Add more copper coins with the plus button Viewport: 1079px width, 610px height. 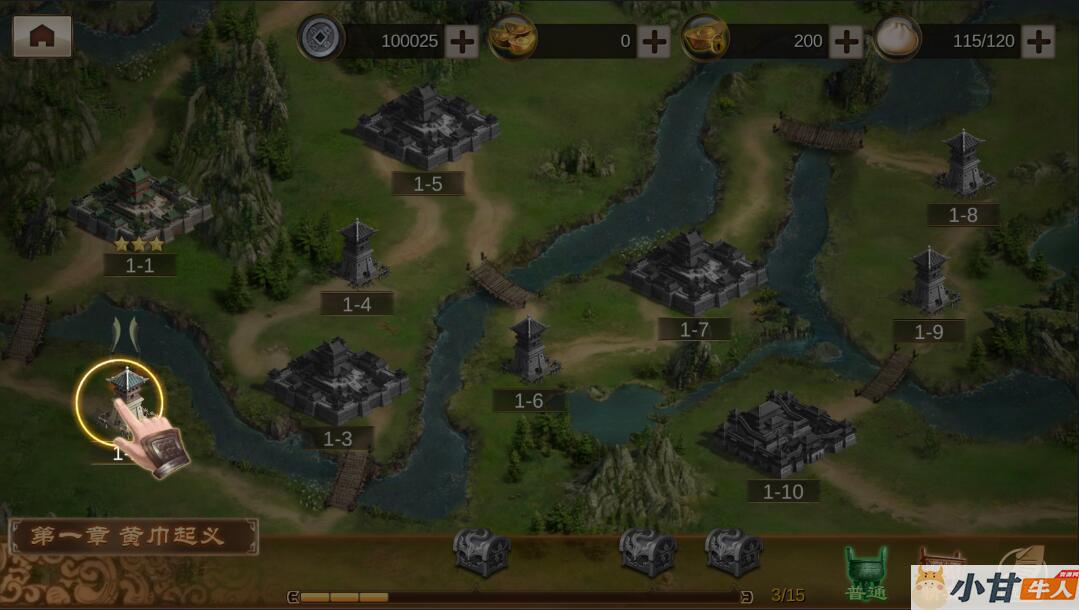(461, 41)
